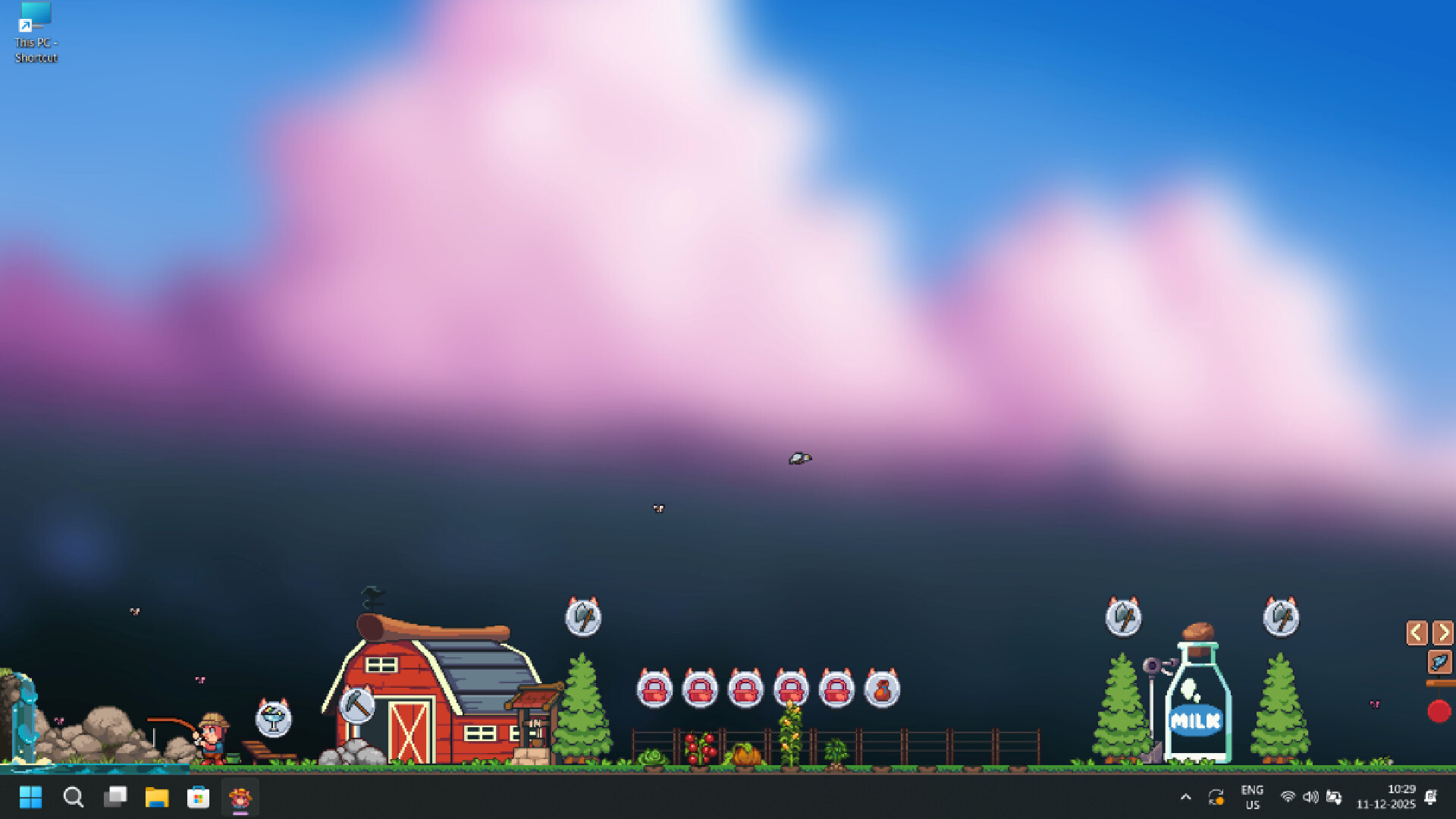1456x819 pixels.
Task: Click the left arrow navigation button
Action: pos(1417,632)
